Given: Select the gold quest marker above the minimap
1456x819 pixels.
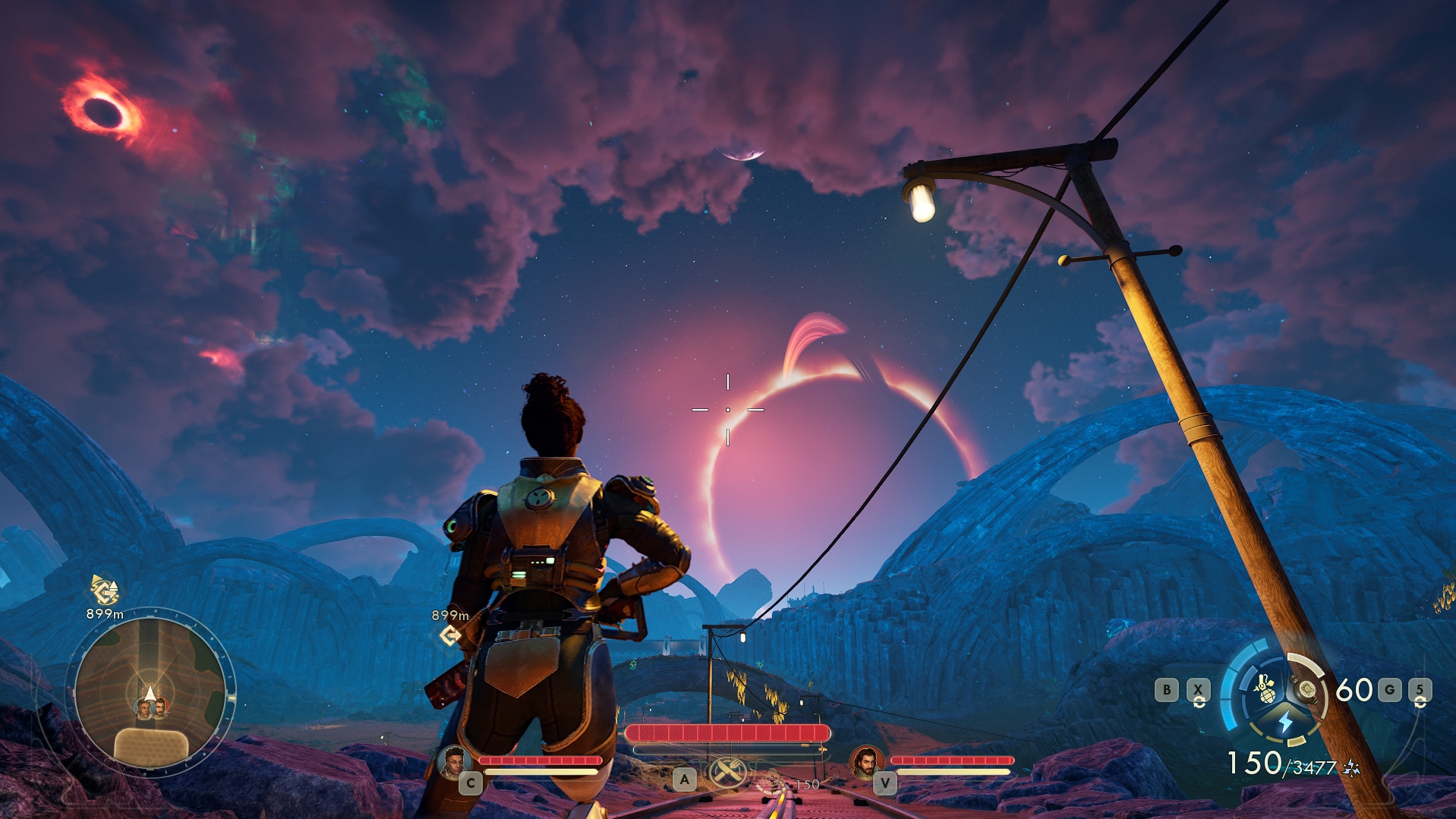Looking at the screenshot, I should 104,590.
